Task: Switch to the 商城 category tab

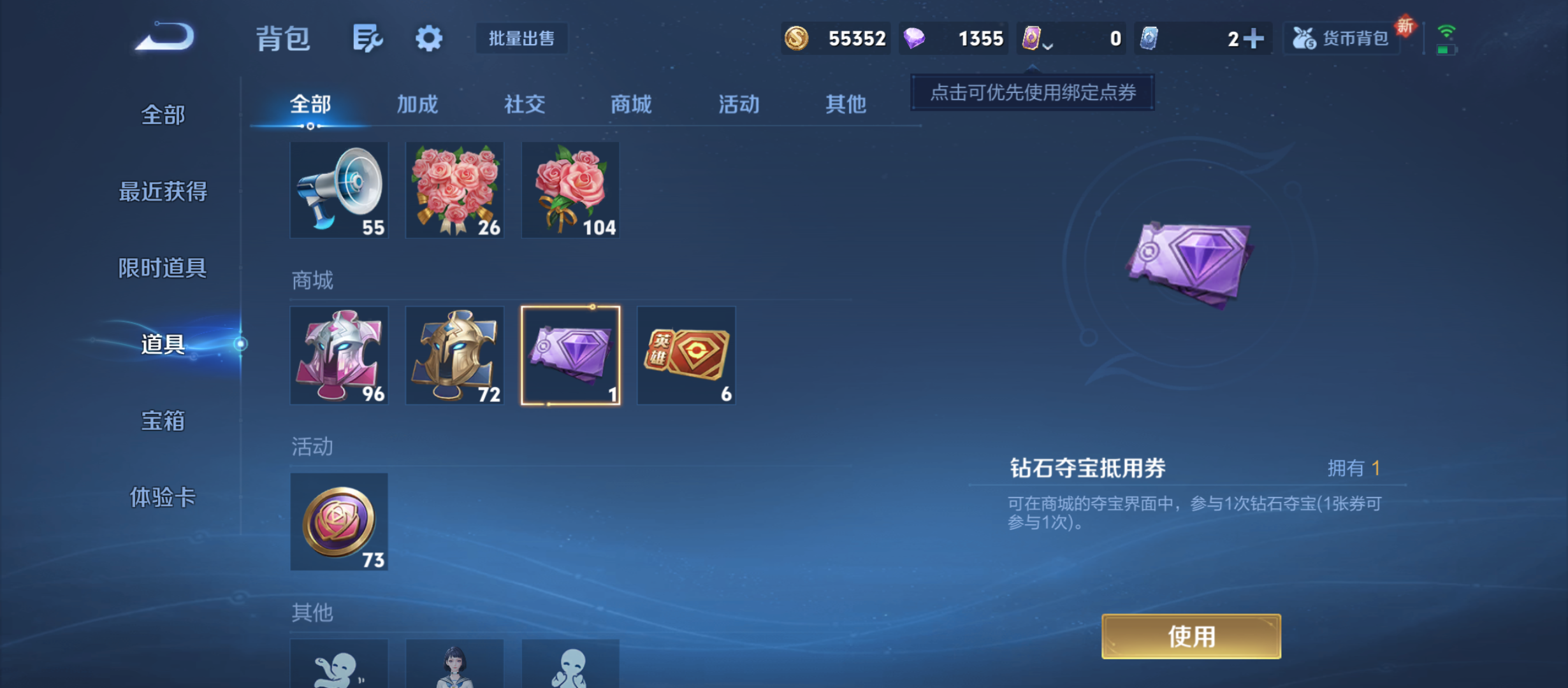Action: pyautogui.click(x=631, y=104)
